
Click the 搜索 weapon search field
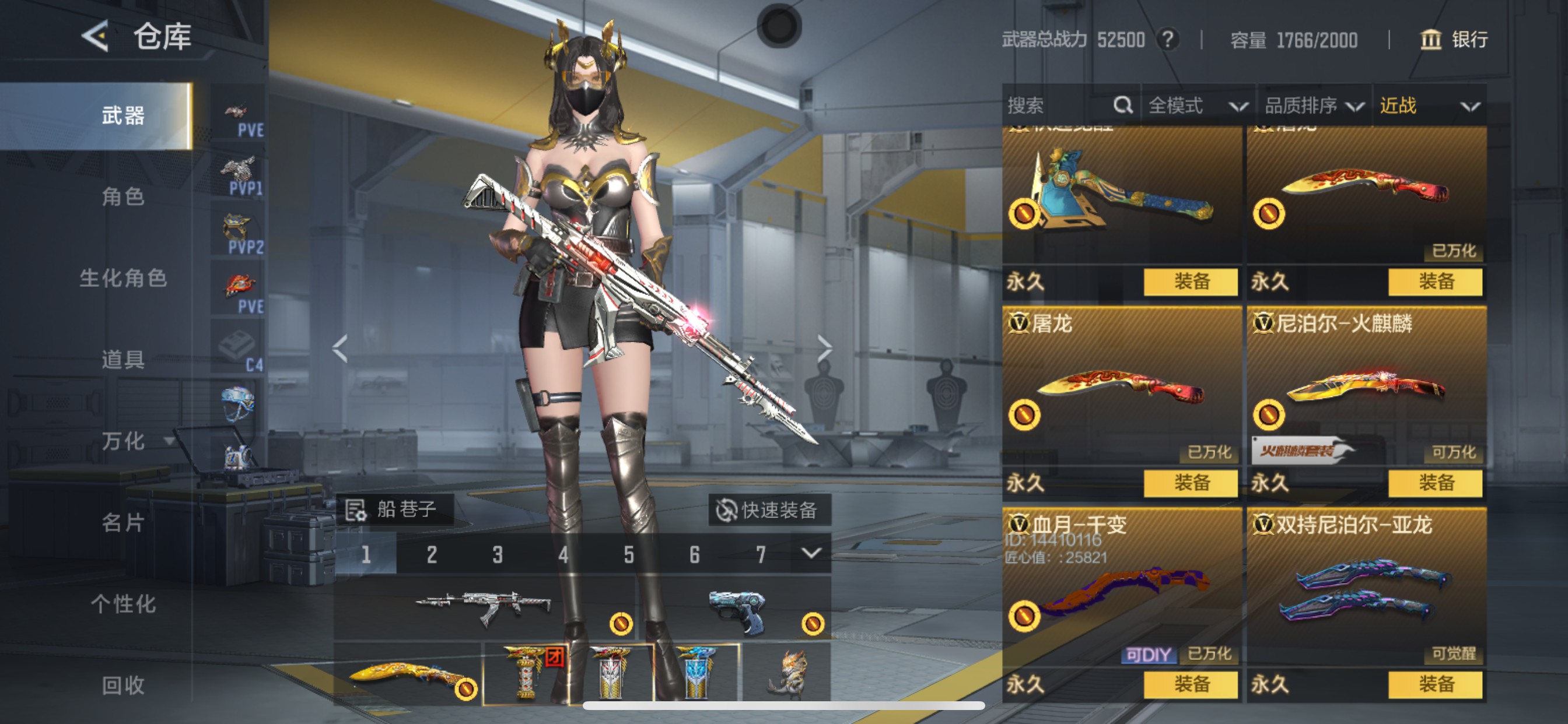pyautogui.click(x=1059, y=106)
